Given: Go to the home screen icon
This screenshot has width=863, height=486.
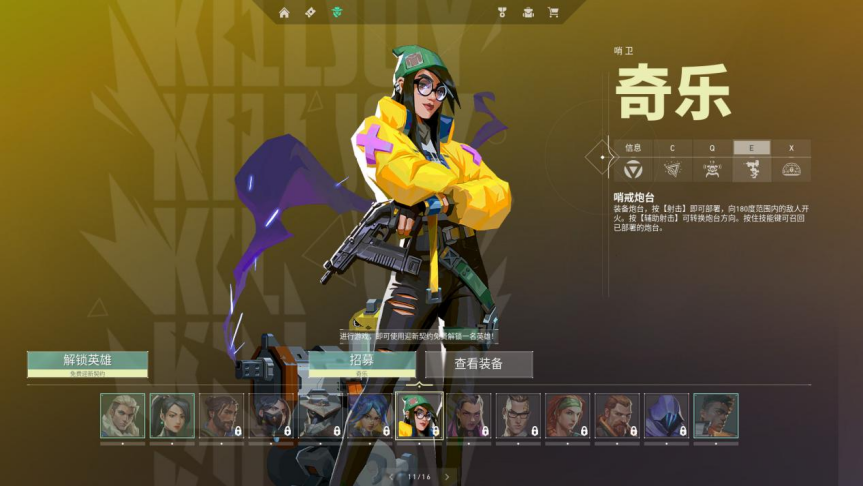Looking at the screenshot, I should pyautogui.click(x=284, y=13).
